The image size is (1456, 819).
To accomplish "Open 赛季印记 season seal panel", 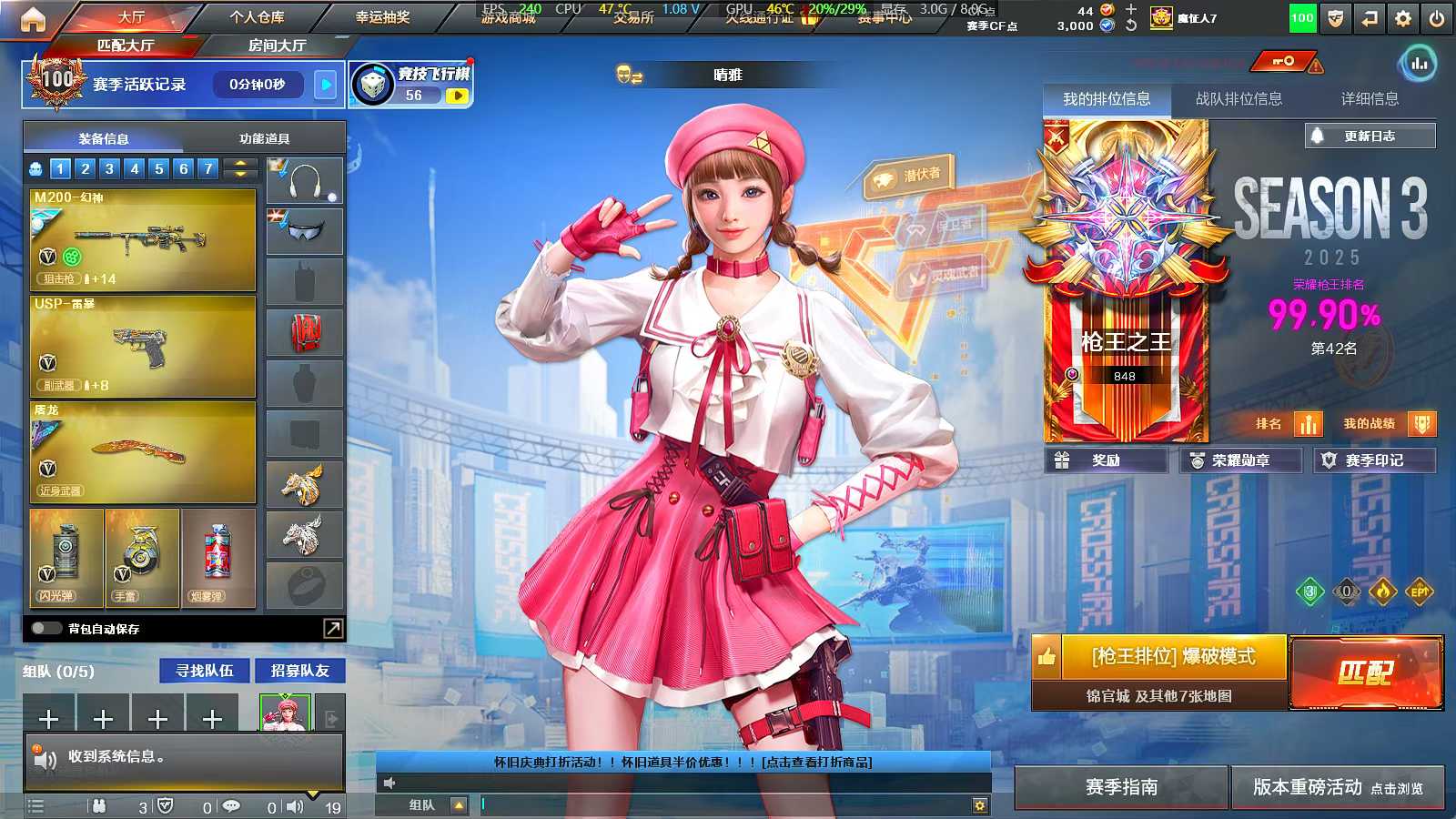I will (x=1375, y=460).
